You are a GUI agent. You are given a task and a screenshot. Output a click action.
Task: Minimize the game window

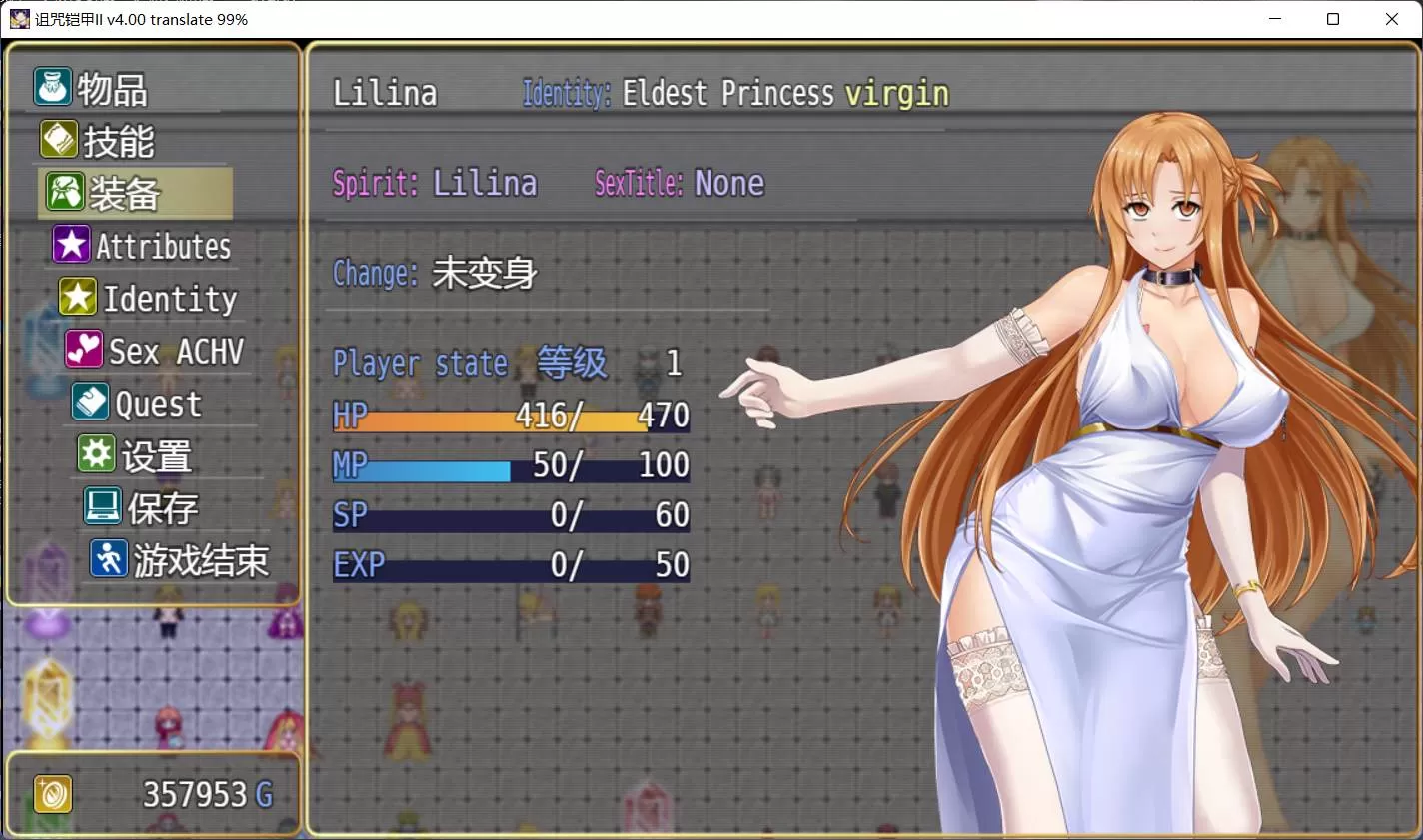(1275, 19)
